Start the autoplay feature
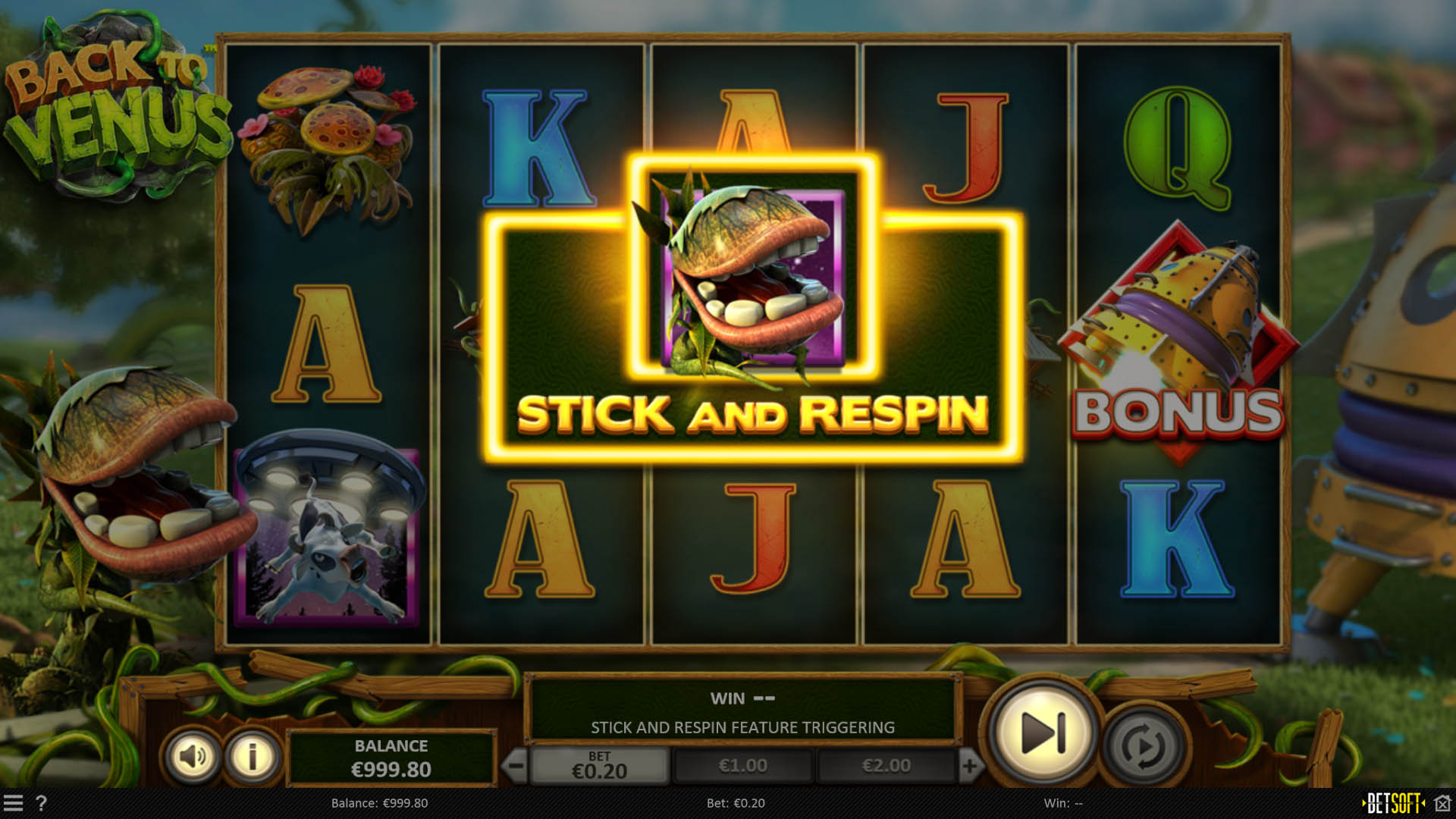Screen dimensions: 1456x819 coord(1140,732)
